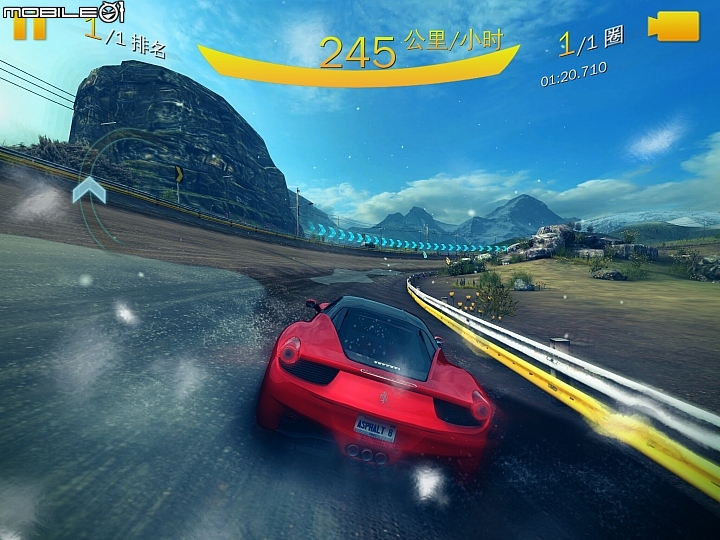Image resolution: width=720 pixels, height=540 pixels.
Task: Switch view using the yellow camera icon
Action: point(674,27)
